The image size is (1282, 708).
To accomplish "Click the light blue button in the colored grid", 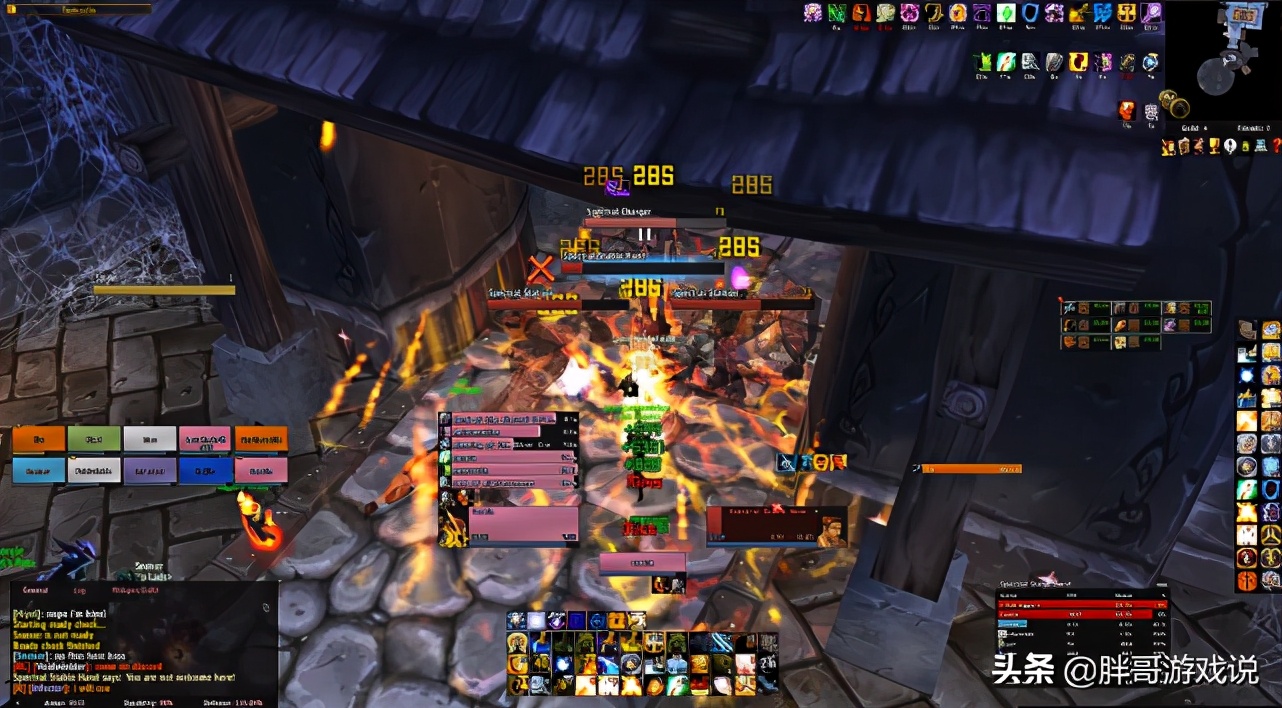I will [39, 470].
